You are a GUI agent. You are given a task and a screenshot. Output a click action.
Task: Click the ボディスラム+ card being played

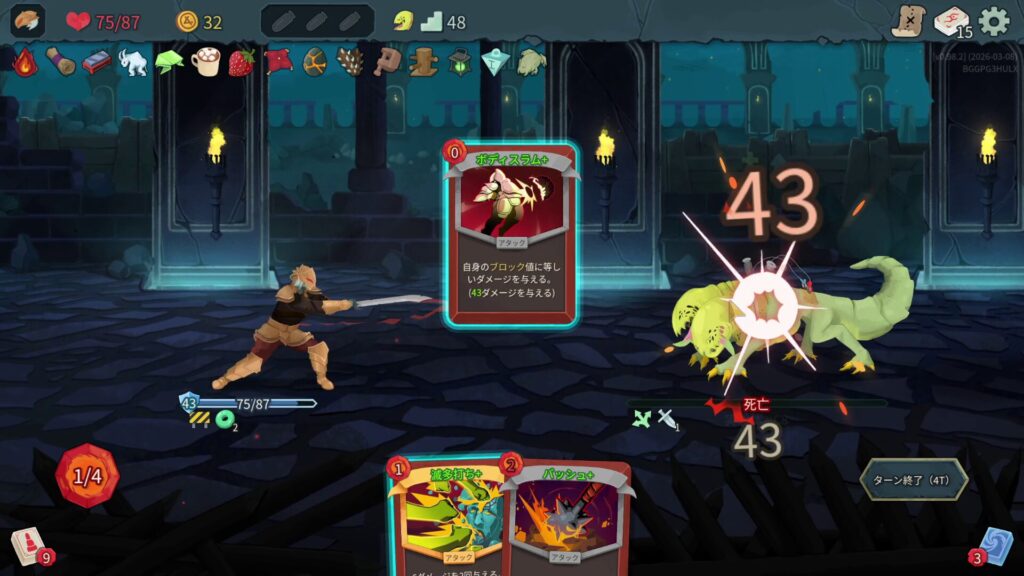(x=511, y=235)
